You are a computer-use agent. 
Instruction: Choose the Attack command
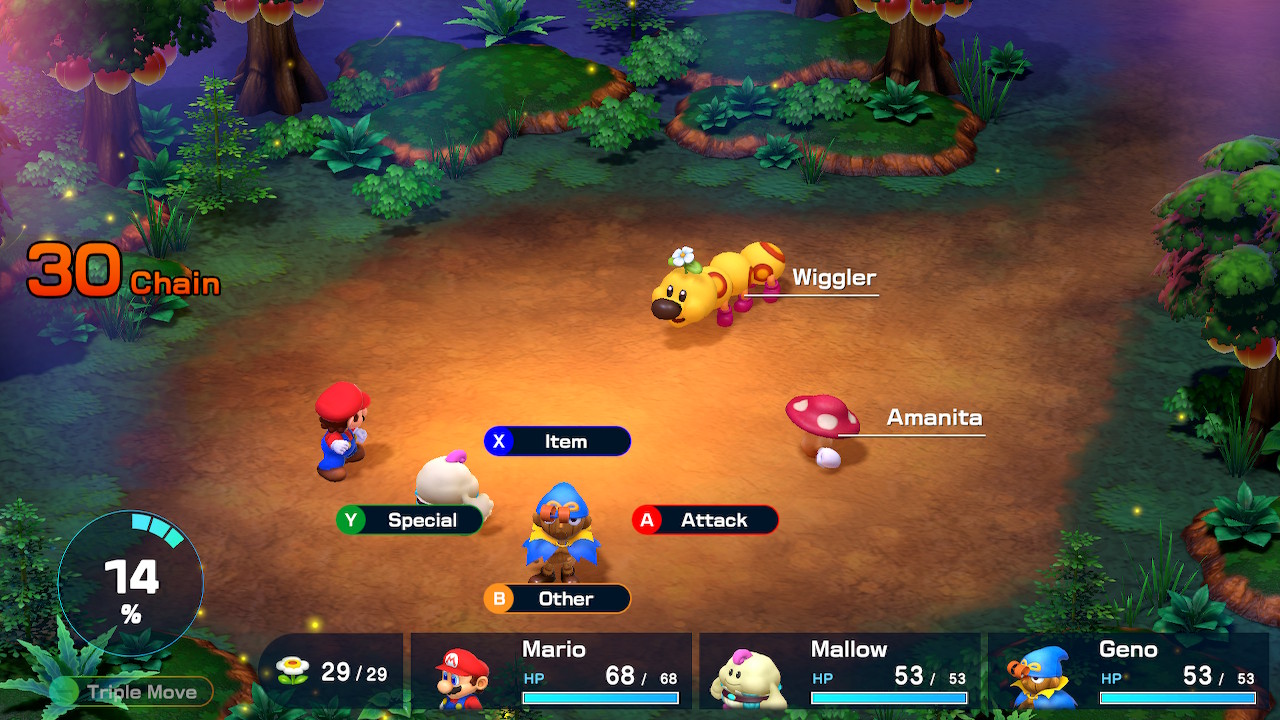click(713, 520)
